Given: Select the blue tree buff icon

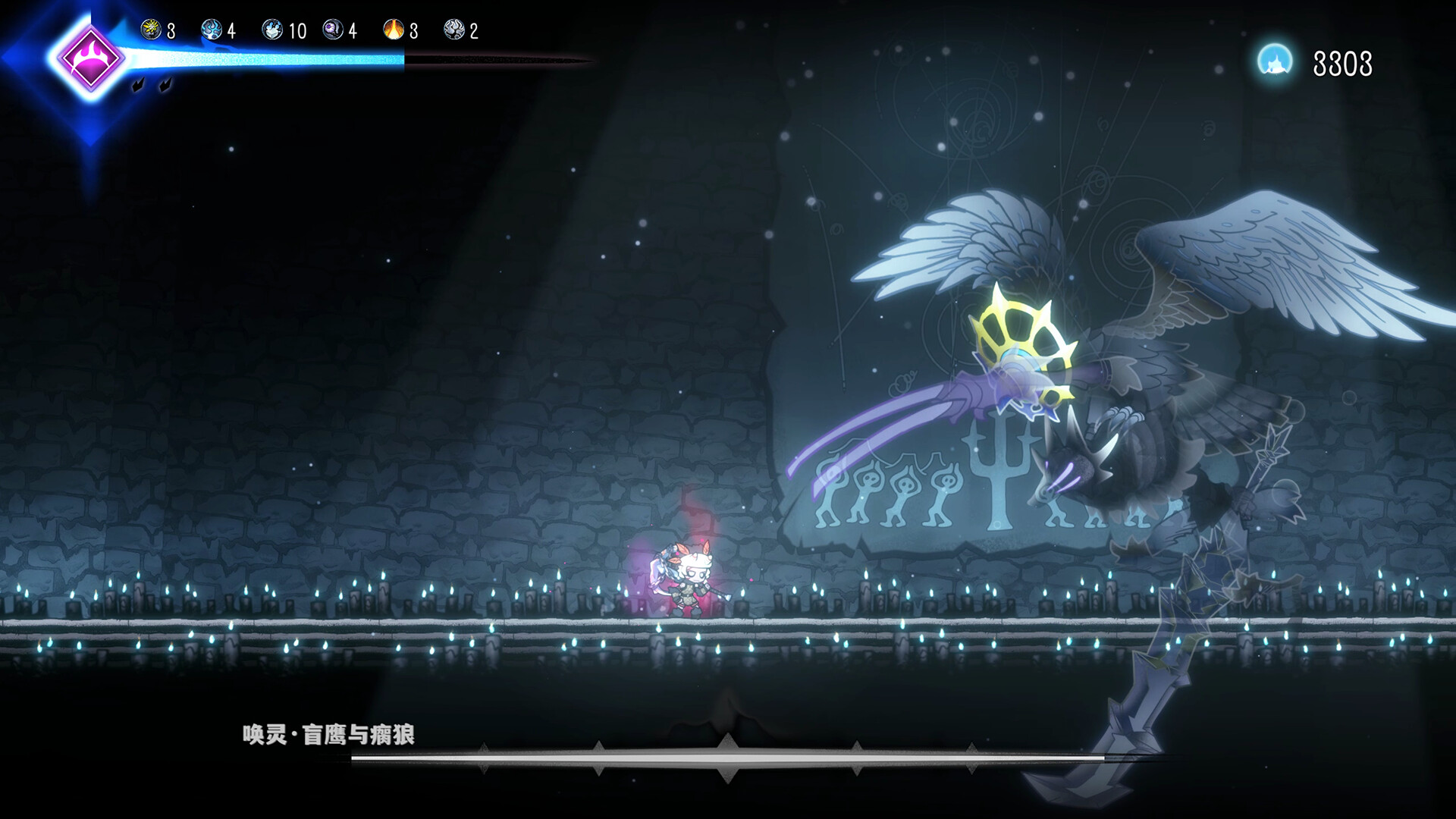Looking at the screenshot, I should pos(212,30).
